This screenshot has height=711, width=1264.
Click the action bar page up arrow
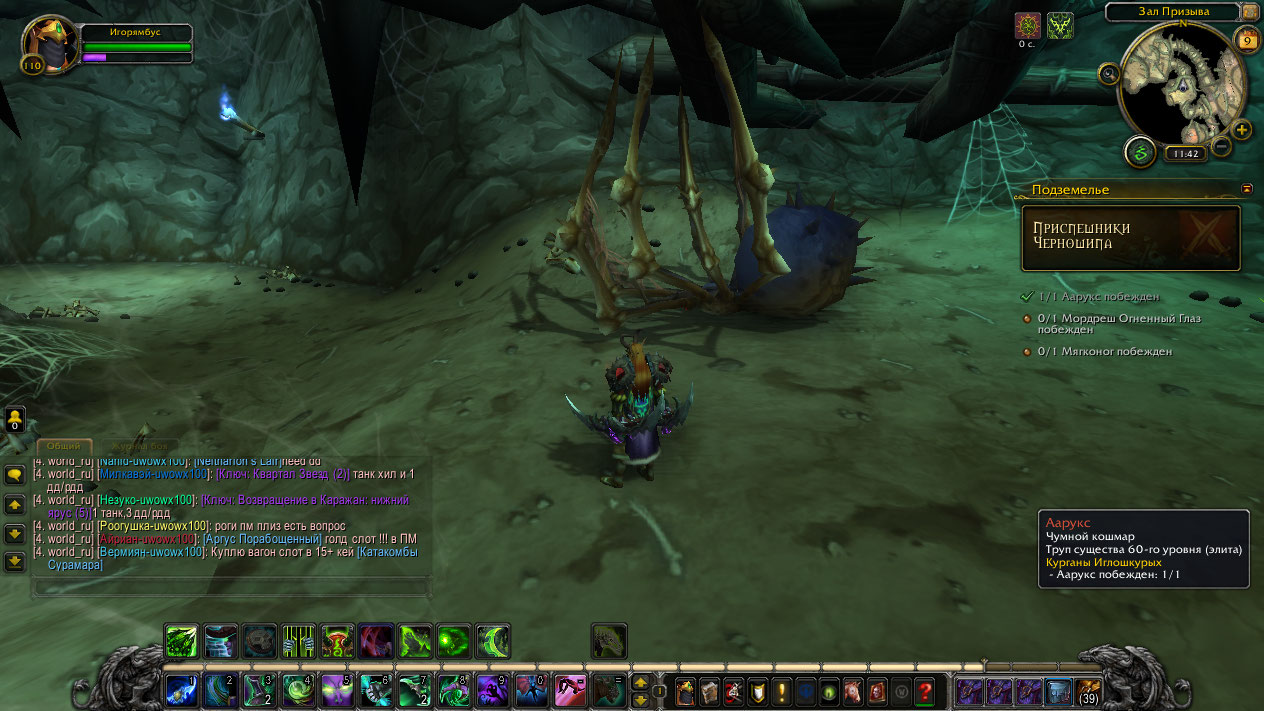click(x=640, y=682)
